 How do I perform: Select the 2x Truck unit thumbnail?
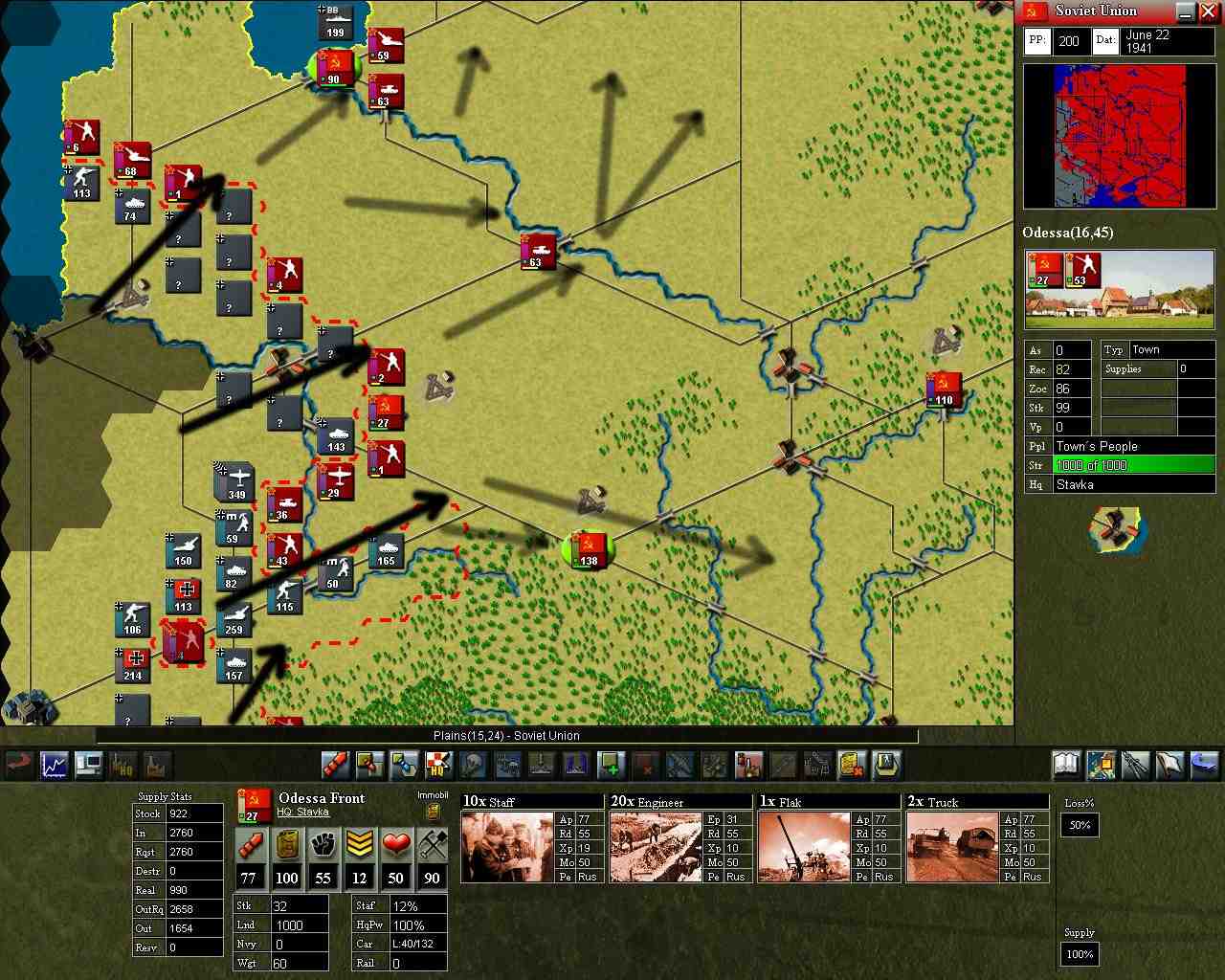[x=954, y=846]
